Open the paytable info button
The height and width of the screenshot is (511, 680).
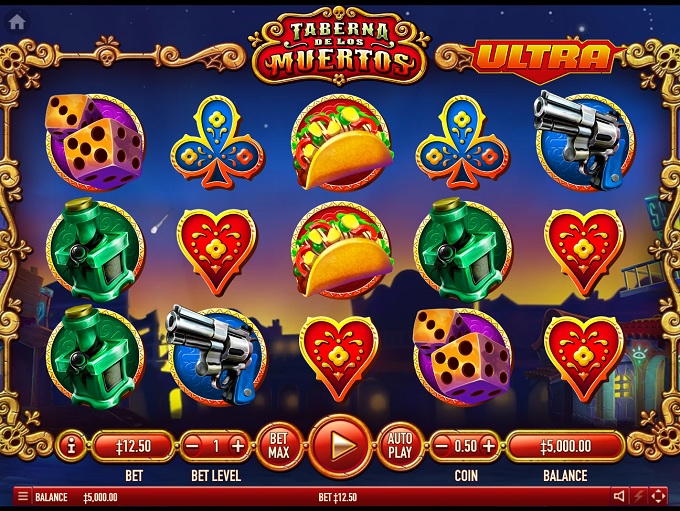point(71,446)
